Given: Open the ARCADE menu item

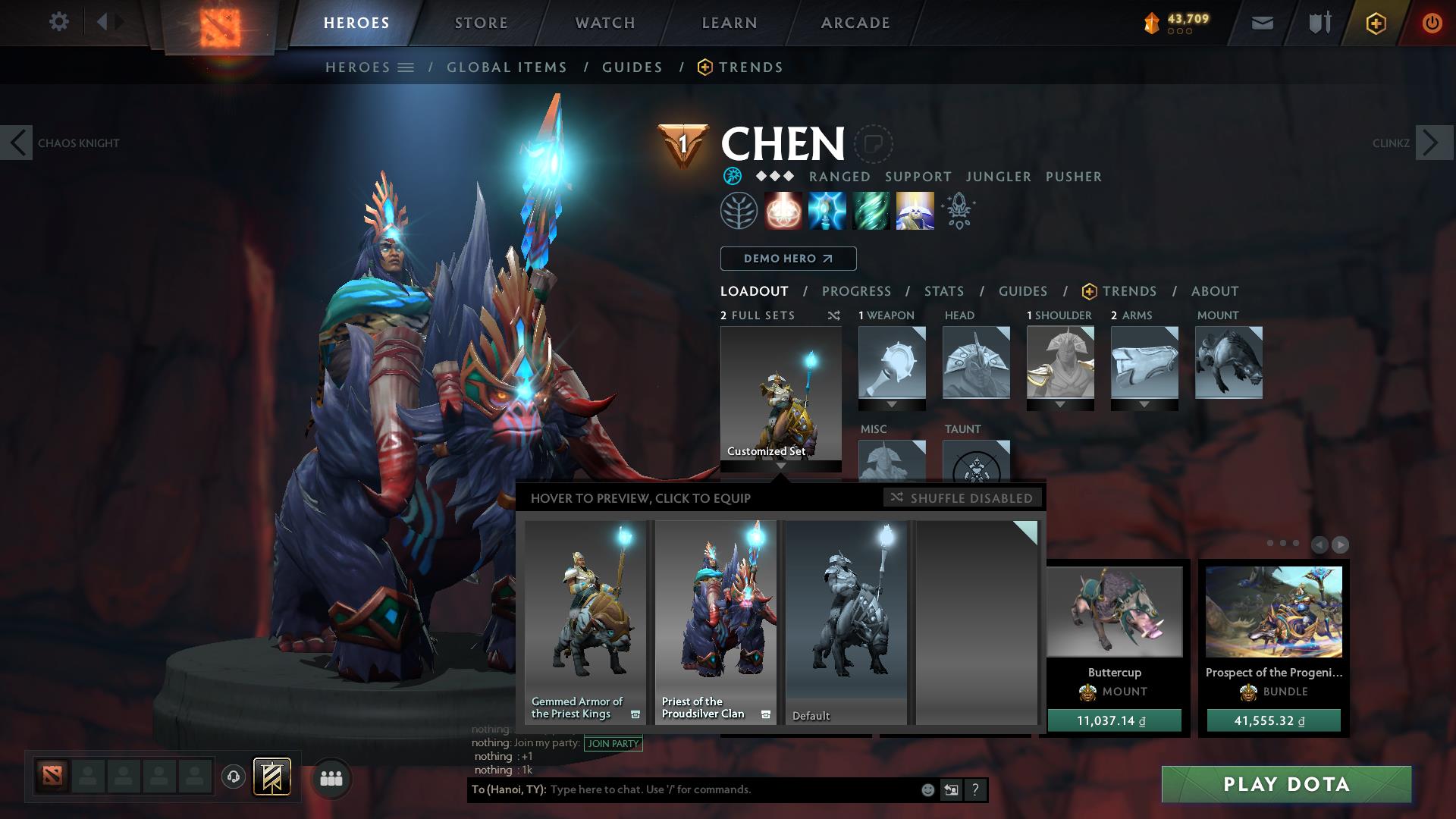Looking at the screenshot, I should 855,22.
